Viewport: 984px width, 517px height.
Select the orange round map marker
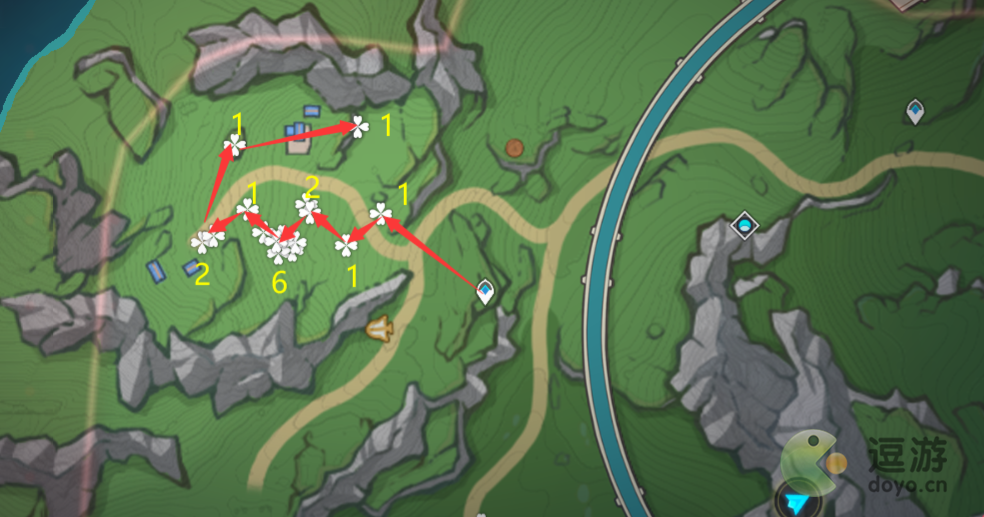[515, 148]
